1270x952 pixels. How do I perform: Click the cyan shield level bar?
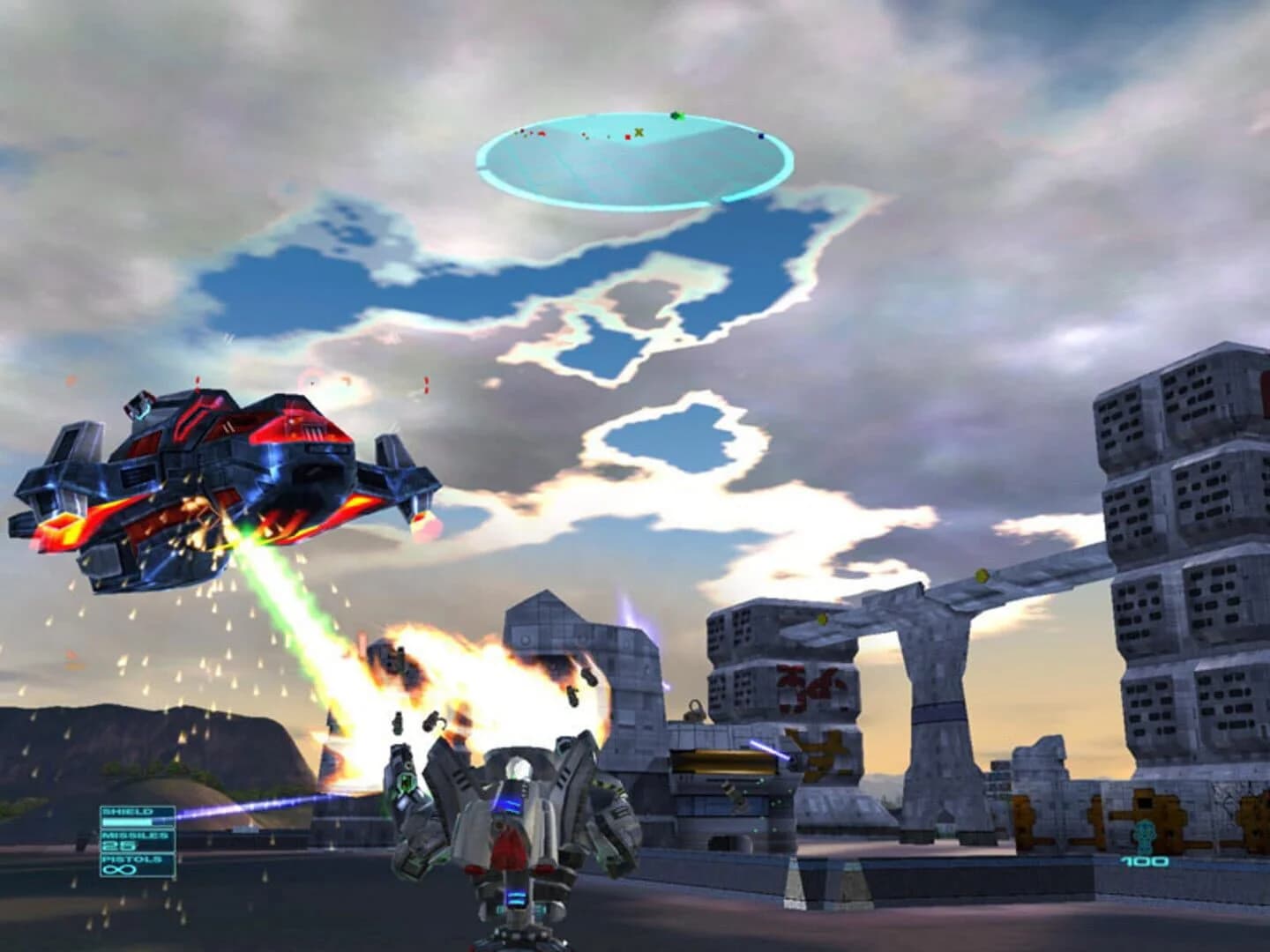tap(127, 822)
